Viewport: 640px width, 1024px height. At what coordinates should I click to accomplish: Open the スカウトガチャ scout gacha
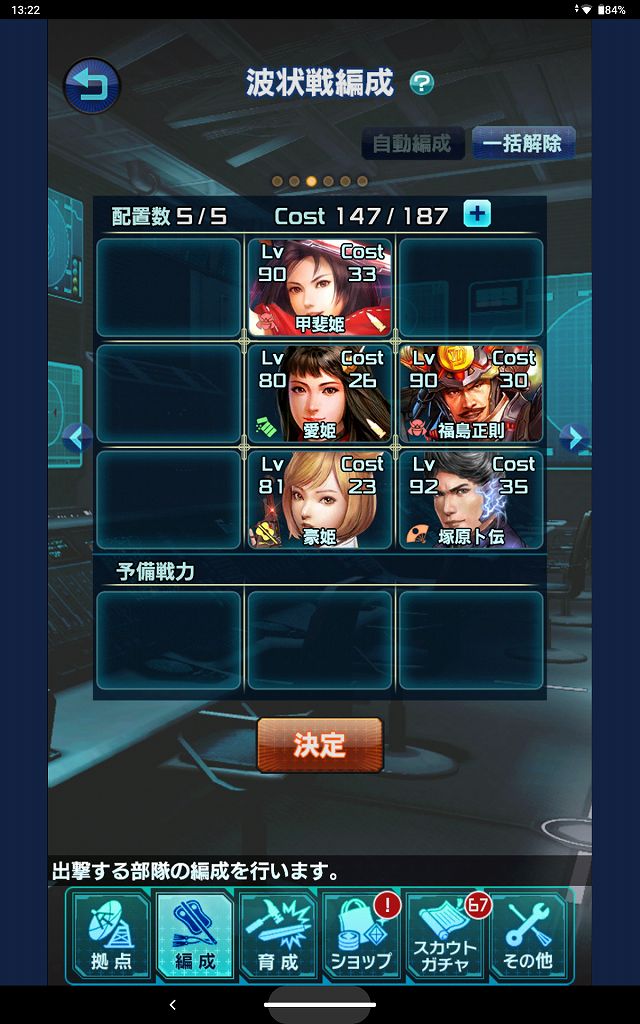coord(445,936)
